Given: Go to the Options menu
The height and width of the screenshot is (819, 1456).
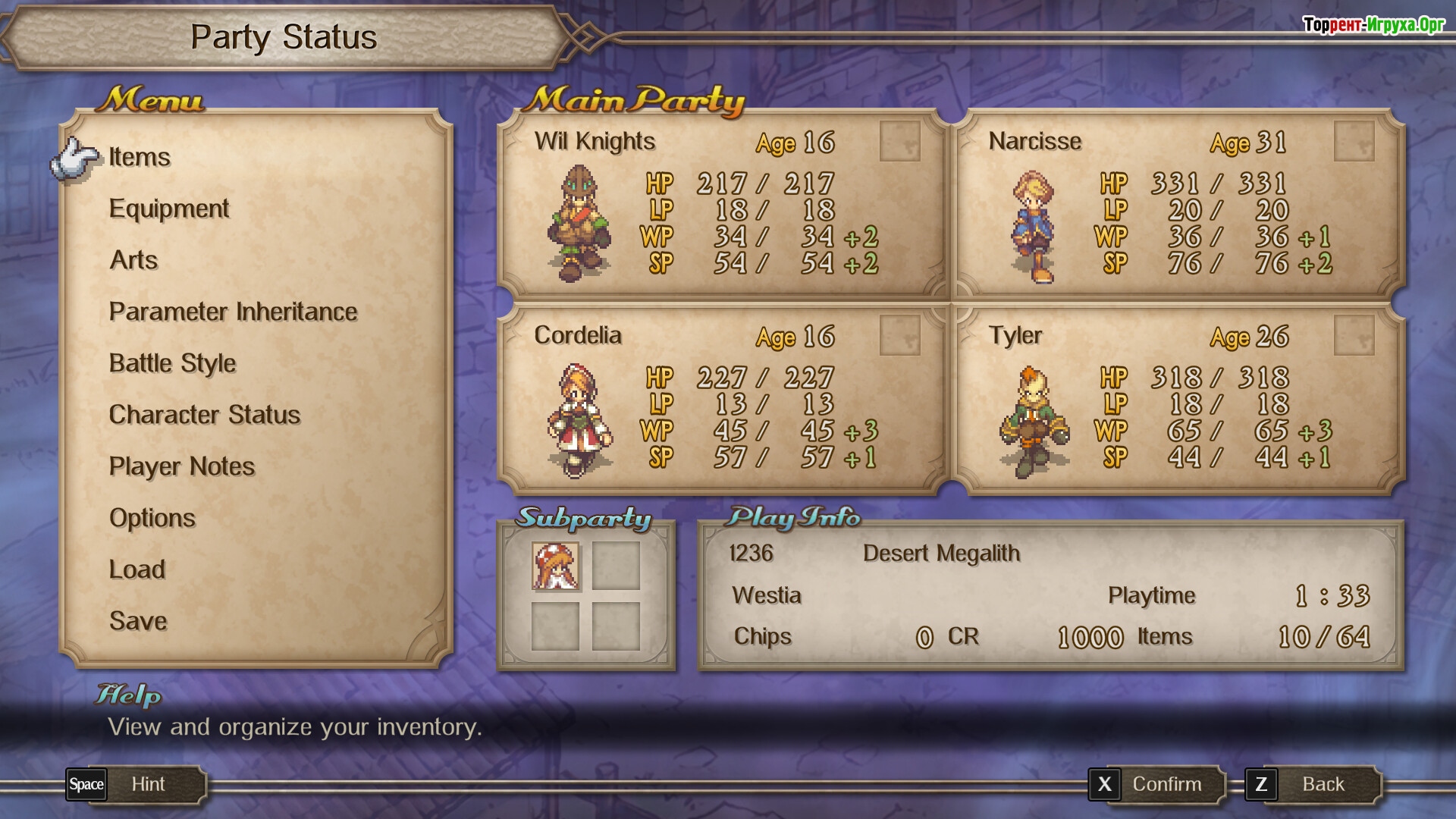Looking at the screenshot, I should (152, 518).
